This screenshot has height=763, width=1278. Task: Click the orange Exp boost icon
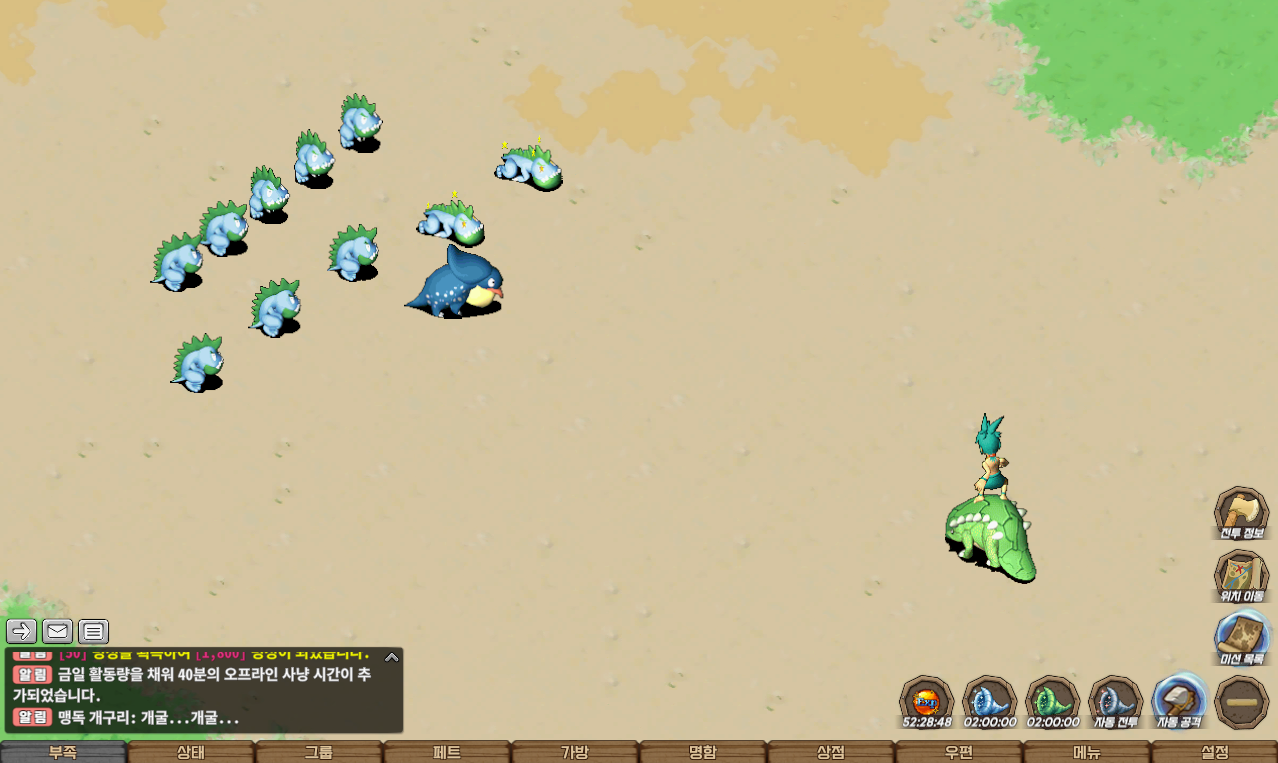click(x=927, y=699)
